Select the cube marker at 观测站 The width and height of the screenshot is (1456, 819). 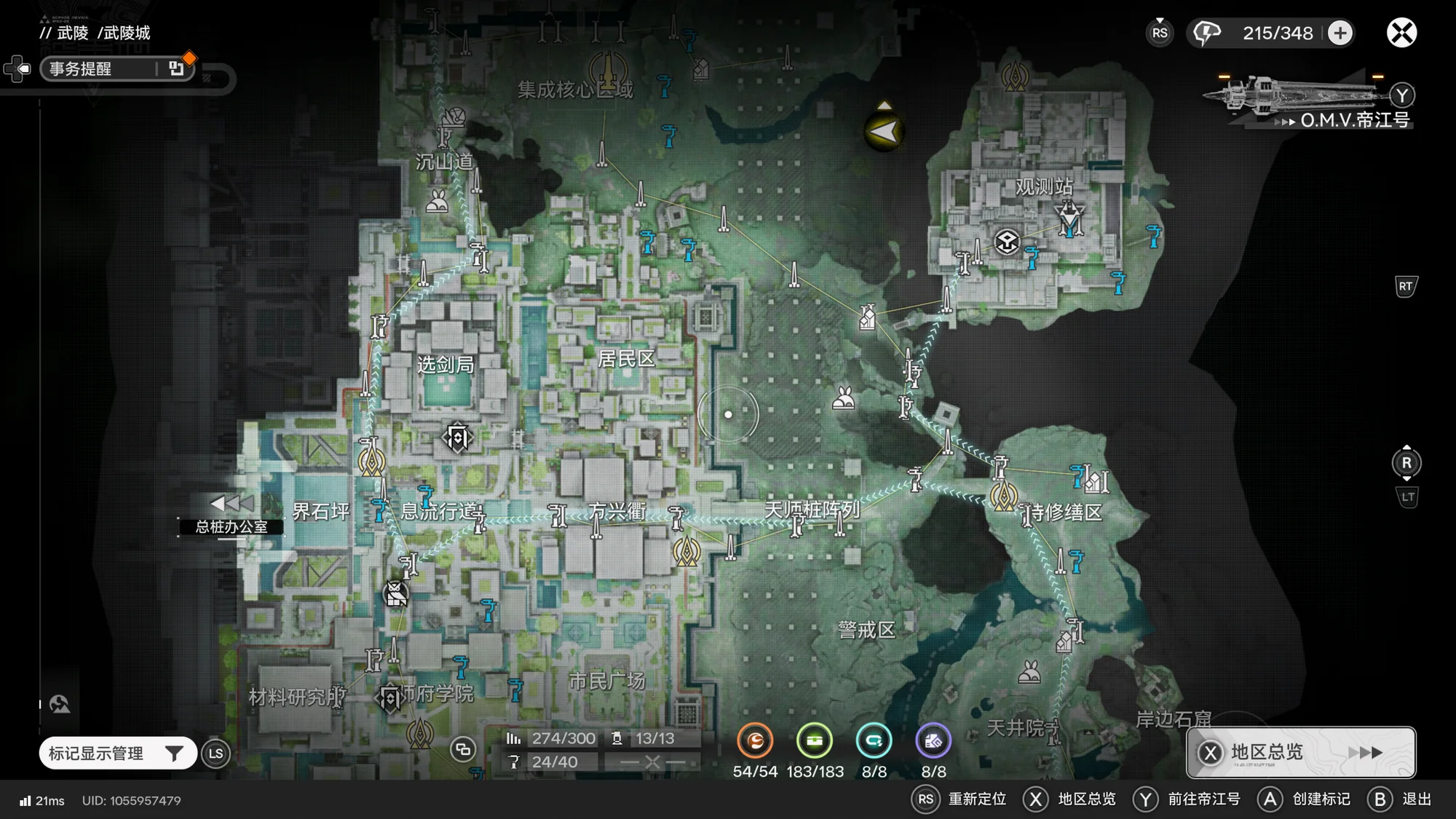[x=1007, y=242]
